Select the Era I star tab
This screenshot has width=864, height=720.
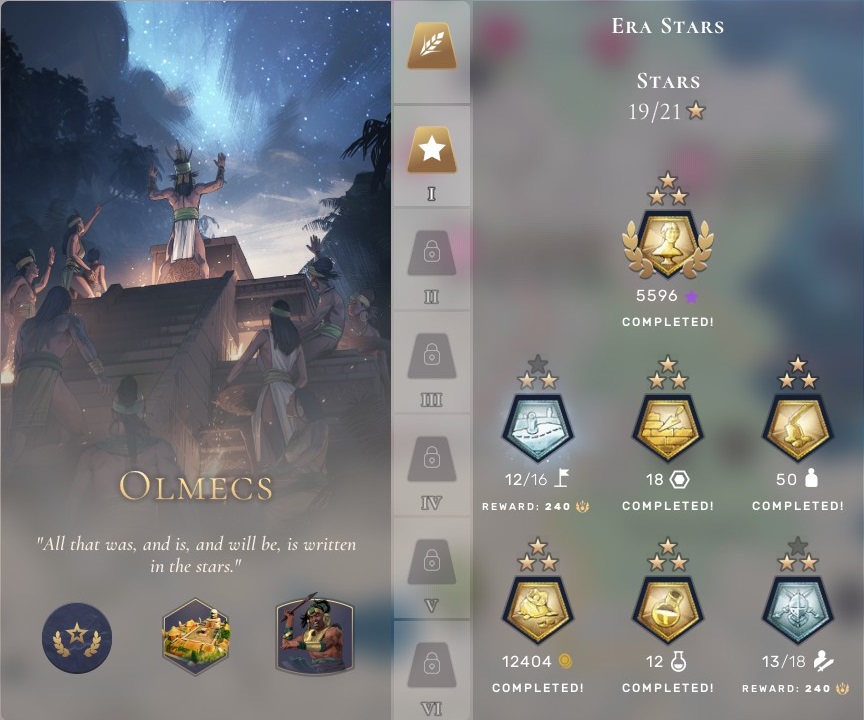[x=431, y=151]
